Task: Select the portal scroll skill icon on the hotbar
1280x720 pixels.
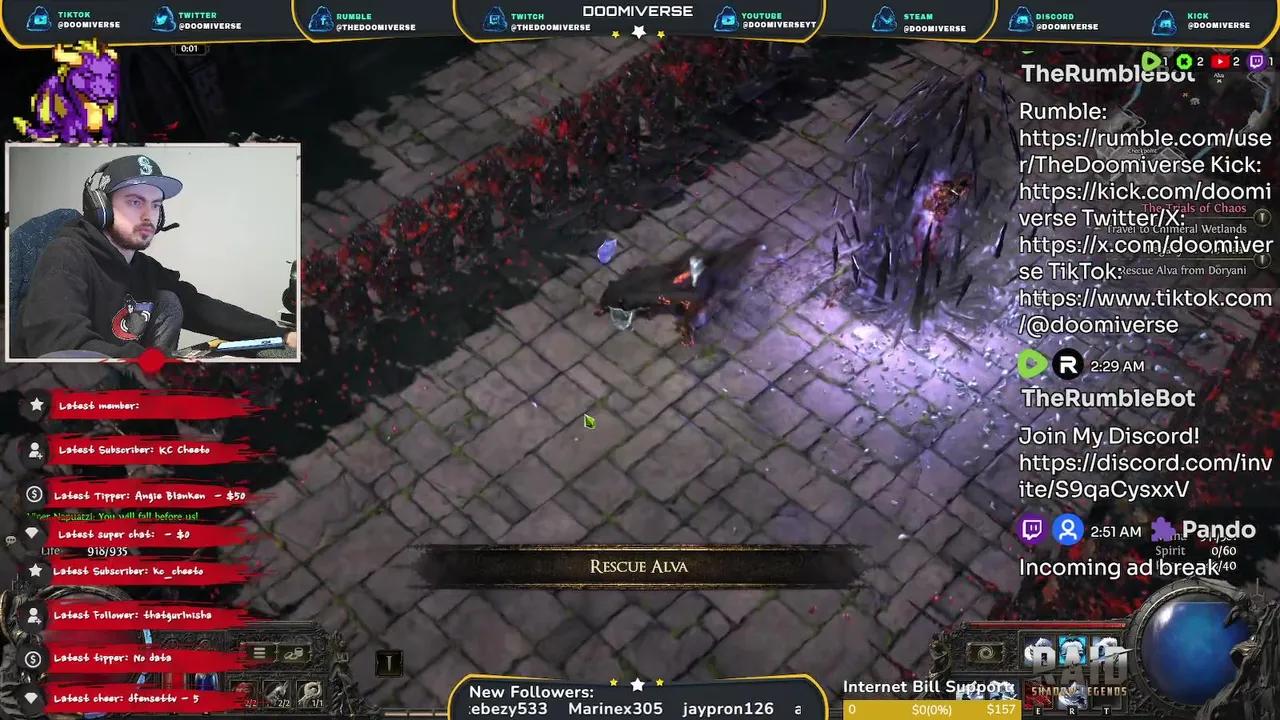Action: click(983, 654)
